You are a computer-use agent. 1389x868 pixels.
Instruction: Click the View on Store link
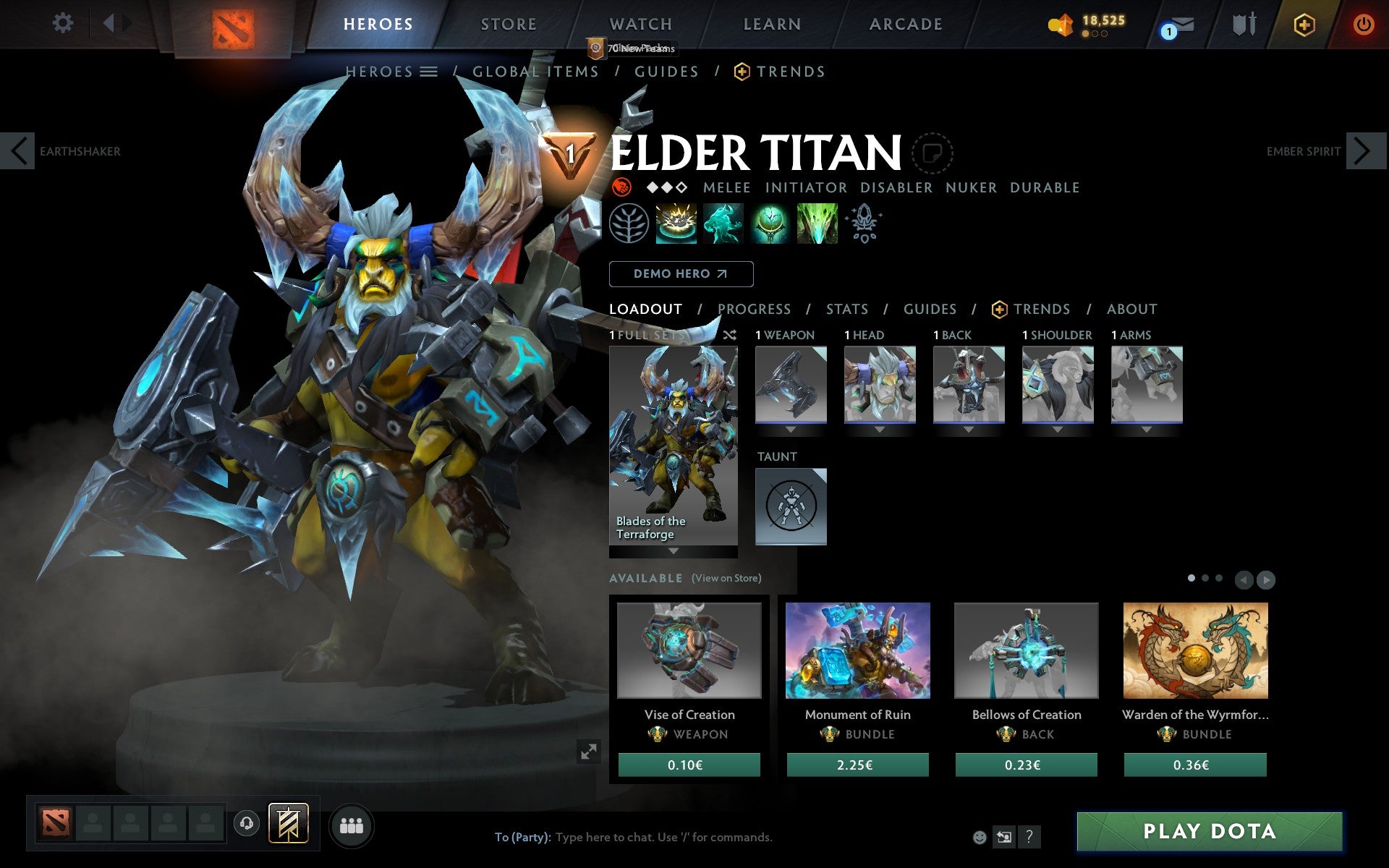pos(726,579)
